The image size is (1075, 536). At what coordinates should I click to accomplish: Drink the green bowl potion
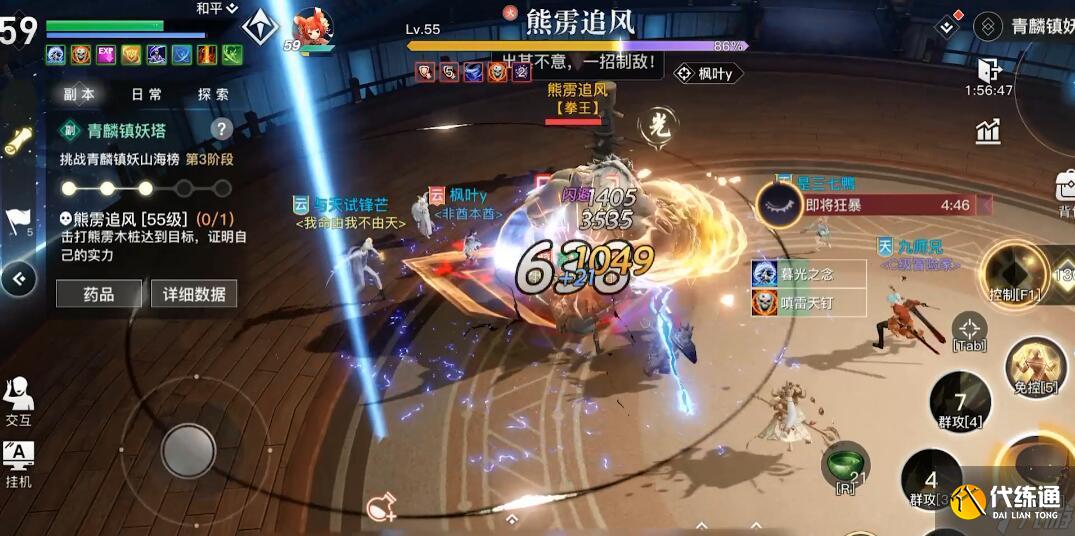click(x=845, y=464)
